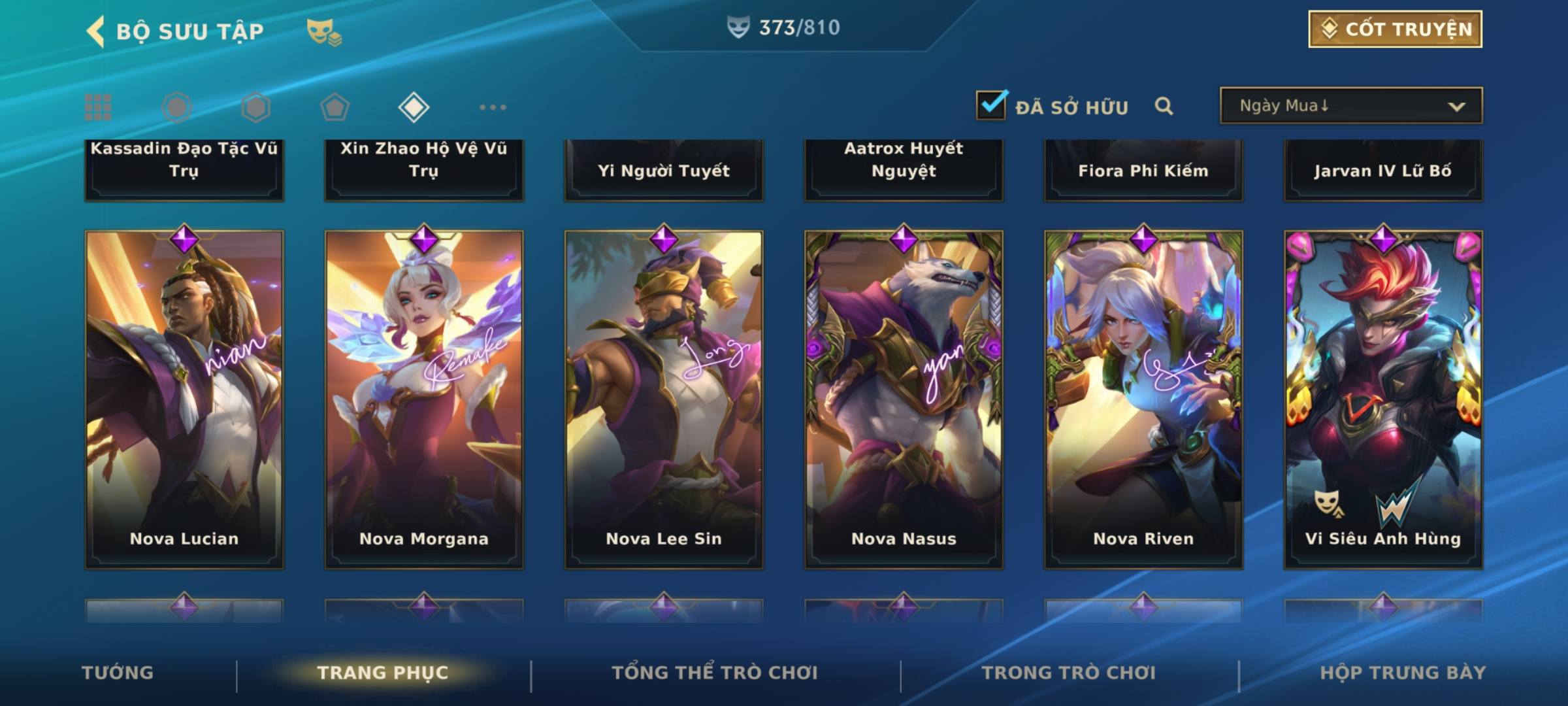Go to the Hộp Trưng Bày tab
The image size is (1568, 706).
[x=1403, y=673]
